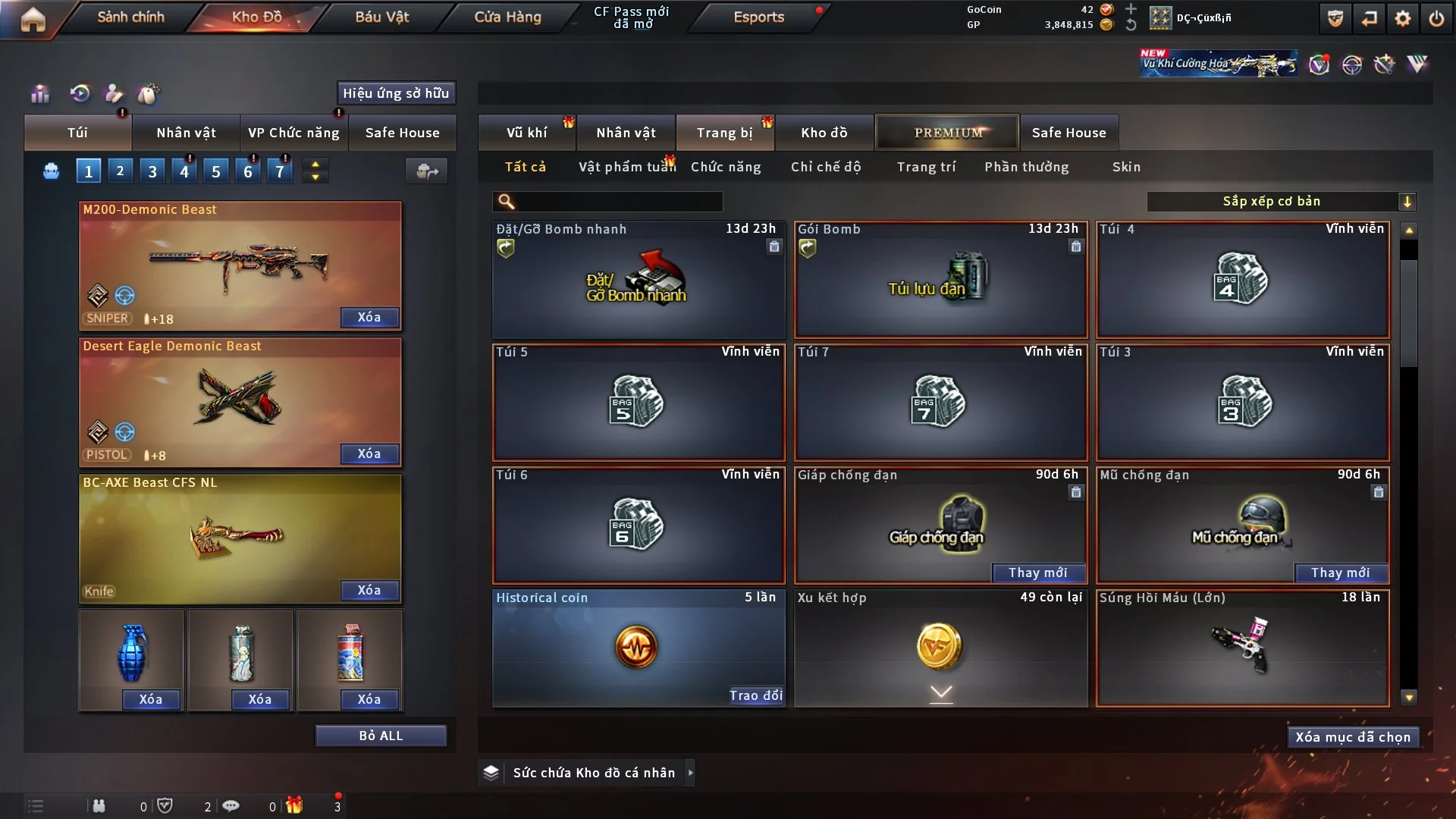Remove the M200-Demonic Beast with Xóa
The image size is (1456, 819).
[369, 318]
